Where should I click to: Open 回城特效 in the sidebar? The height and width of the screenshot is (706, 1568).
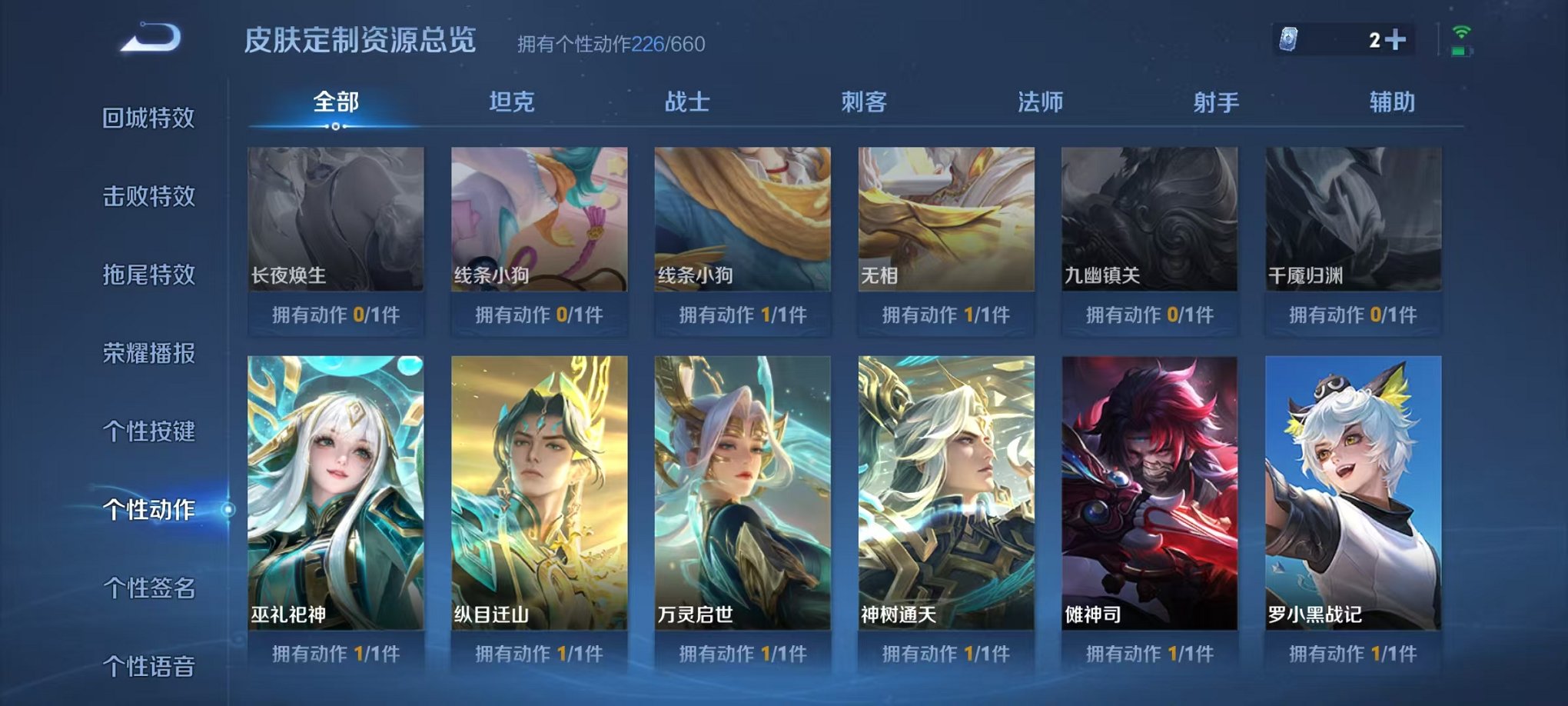[x=151, y=119]
